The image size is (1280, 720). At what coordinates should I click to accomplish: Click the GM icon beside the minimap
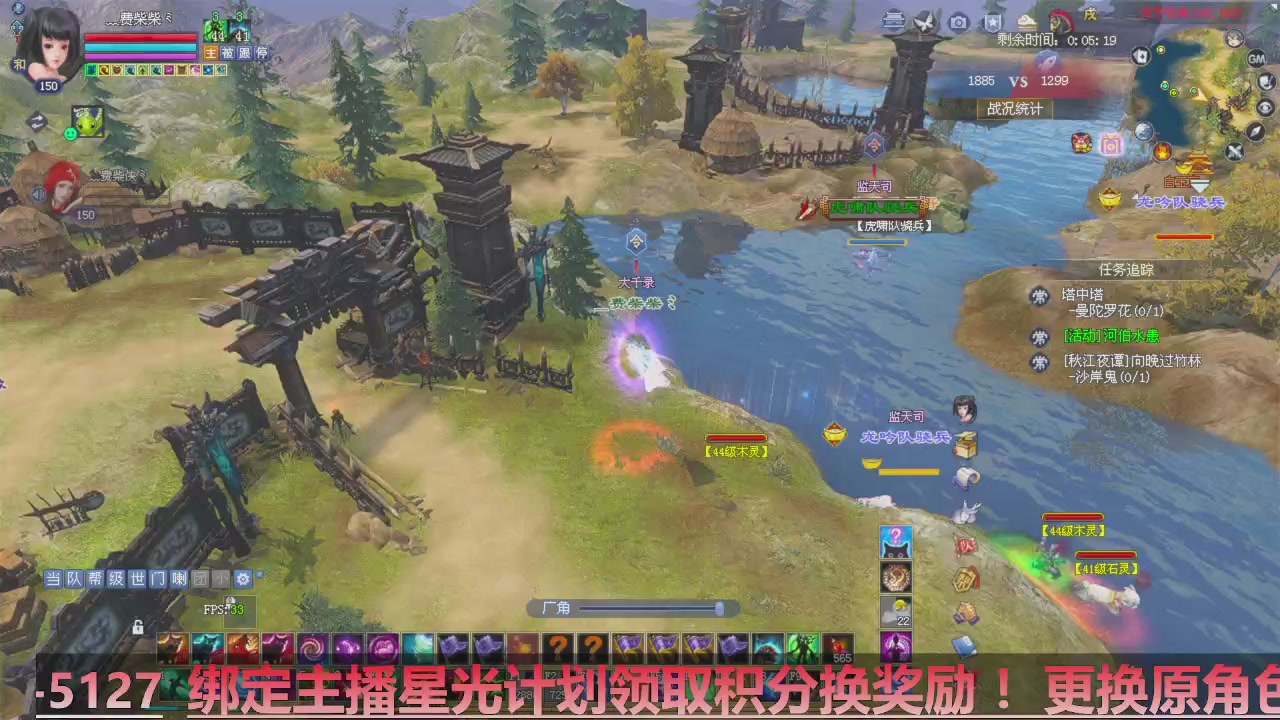coord(1256,60)
